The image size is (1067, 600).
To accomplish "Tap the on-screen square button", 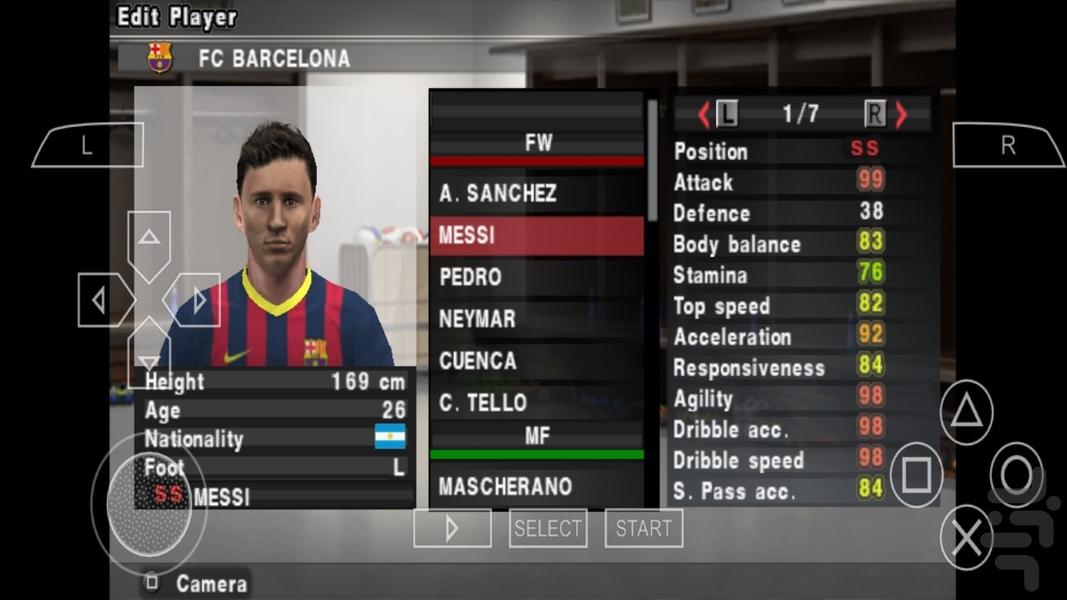I will tap(916, 475).
